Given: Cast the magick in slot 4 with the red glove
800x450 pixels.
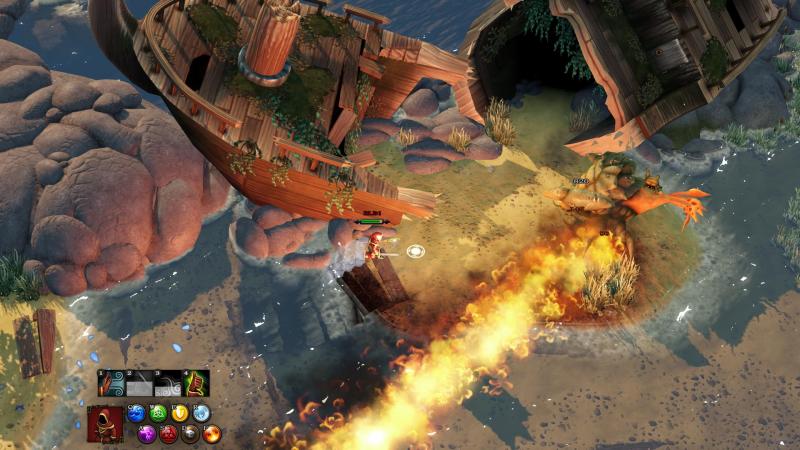Looking at the screenshot, I should click(x=197, y=384).
